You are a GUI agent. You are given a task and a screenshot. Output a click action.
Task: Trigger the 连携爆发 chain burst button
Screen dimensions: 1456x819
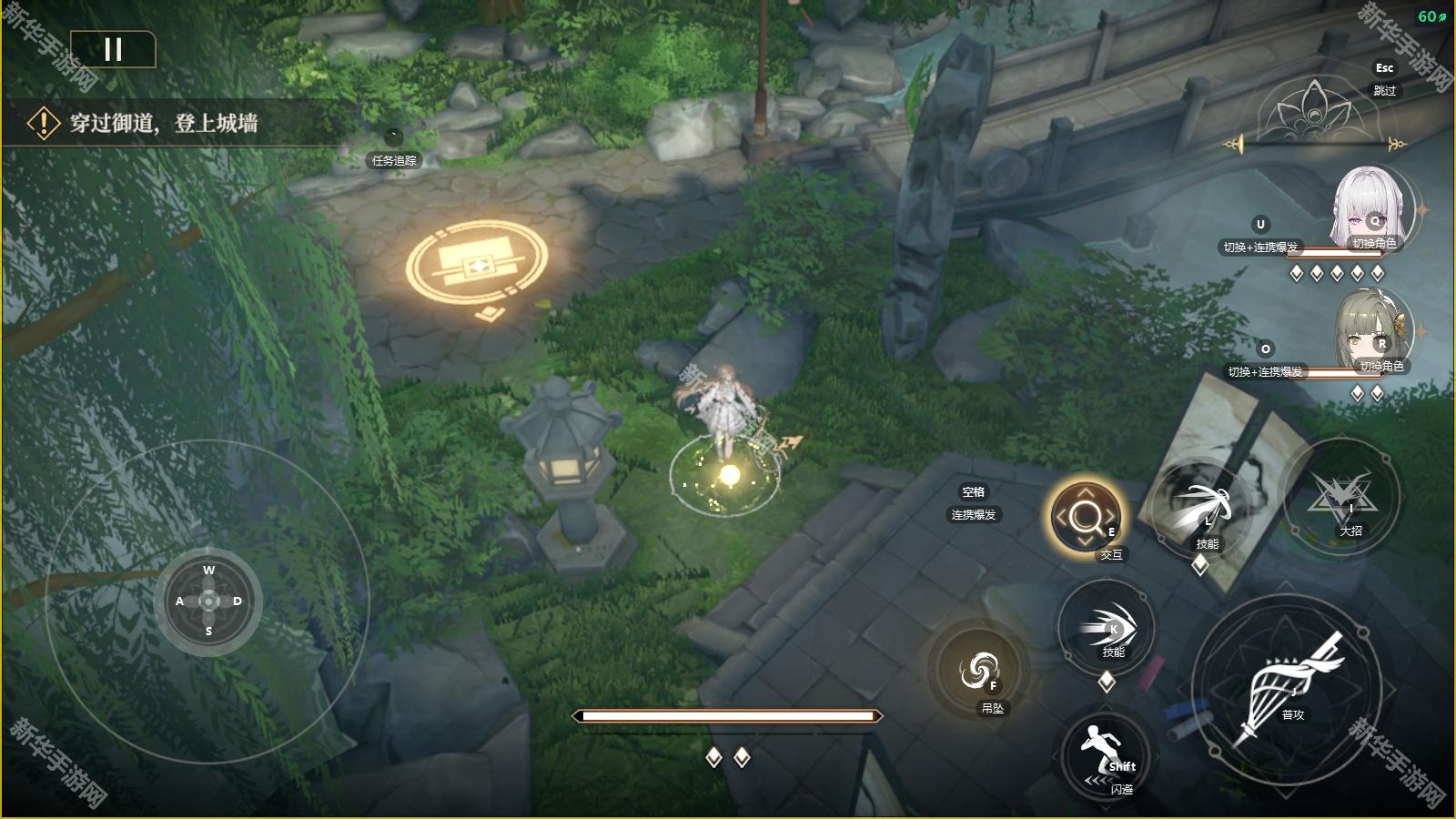pos(973,503)
